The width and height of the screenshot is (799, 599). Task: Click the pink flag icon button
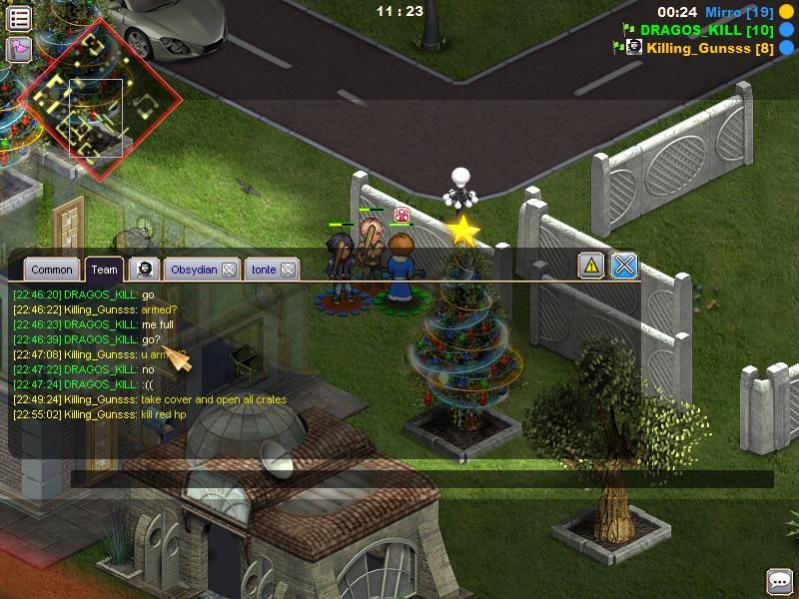coord(19,49)
